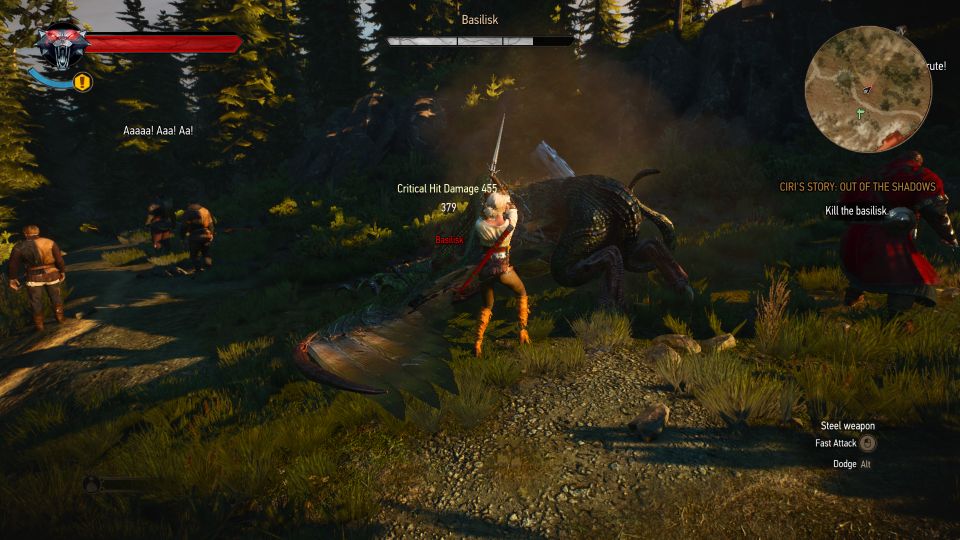
Task: Open the circular minimap
Action: click(x=868, y=88)
